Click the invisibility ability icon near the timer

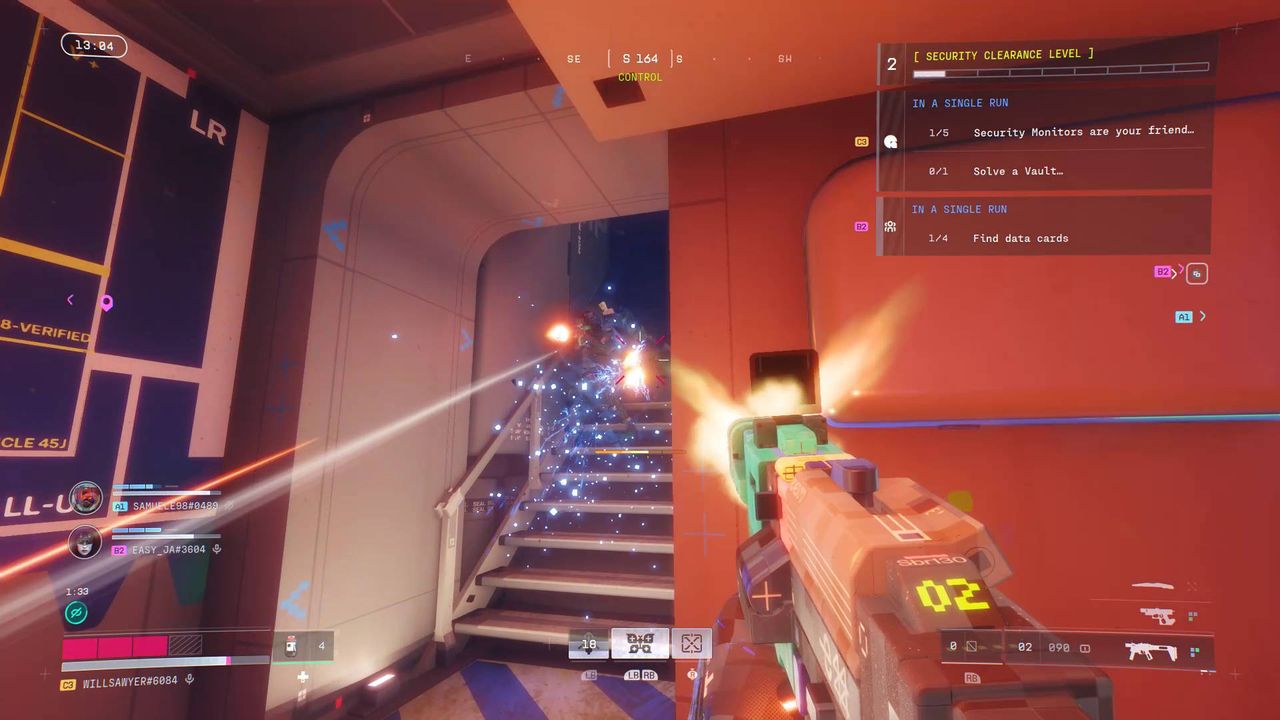(75, 612)
